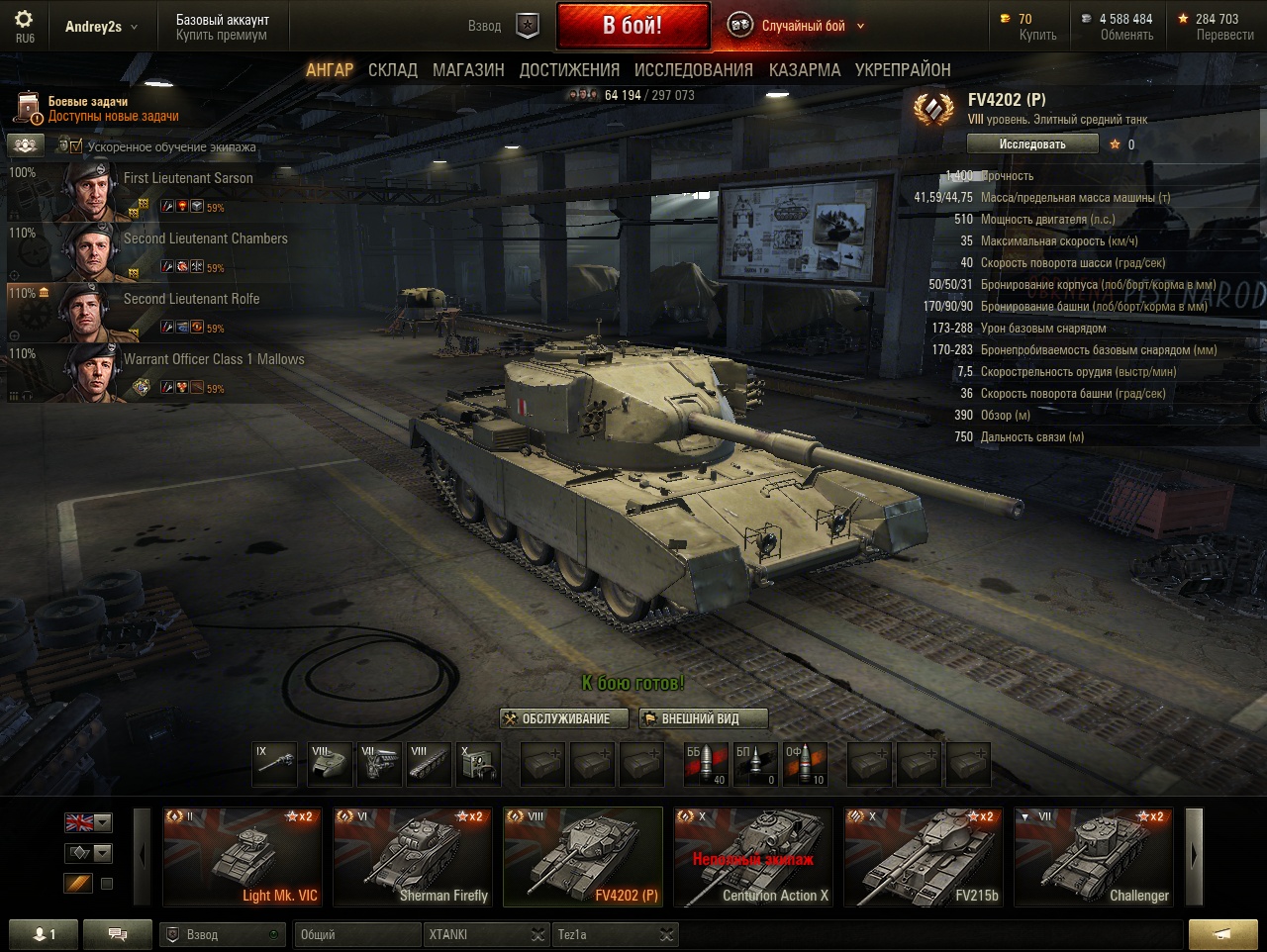Open the МАГАЗИН tab
Image resolution: width=1267 pixels, height=952 pixels.
click(468, 70)
